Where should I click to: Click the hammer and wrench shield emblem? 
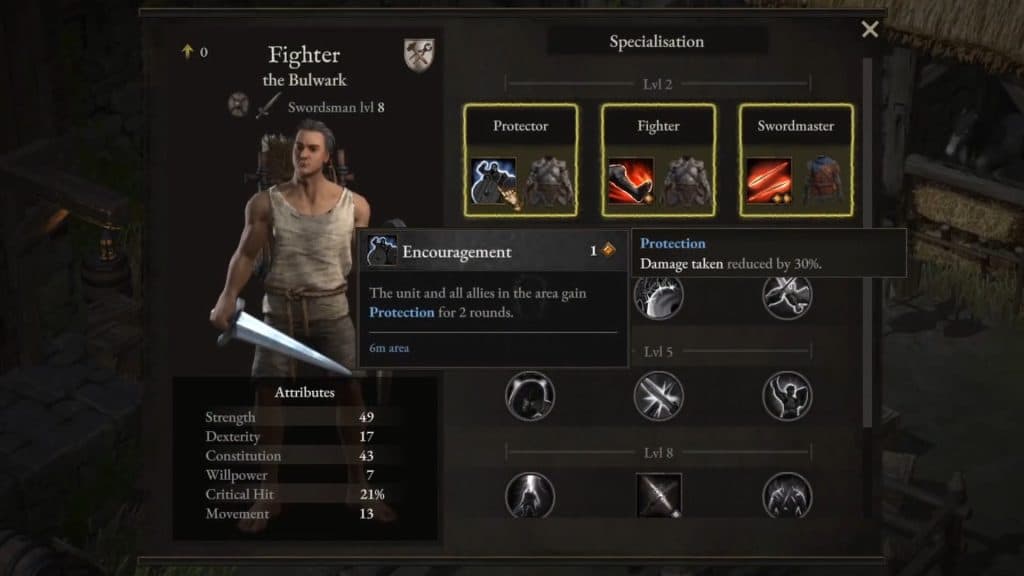coord(419,54)
